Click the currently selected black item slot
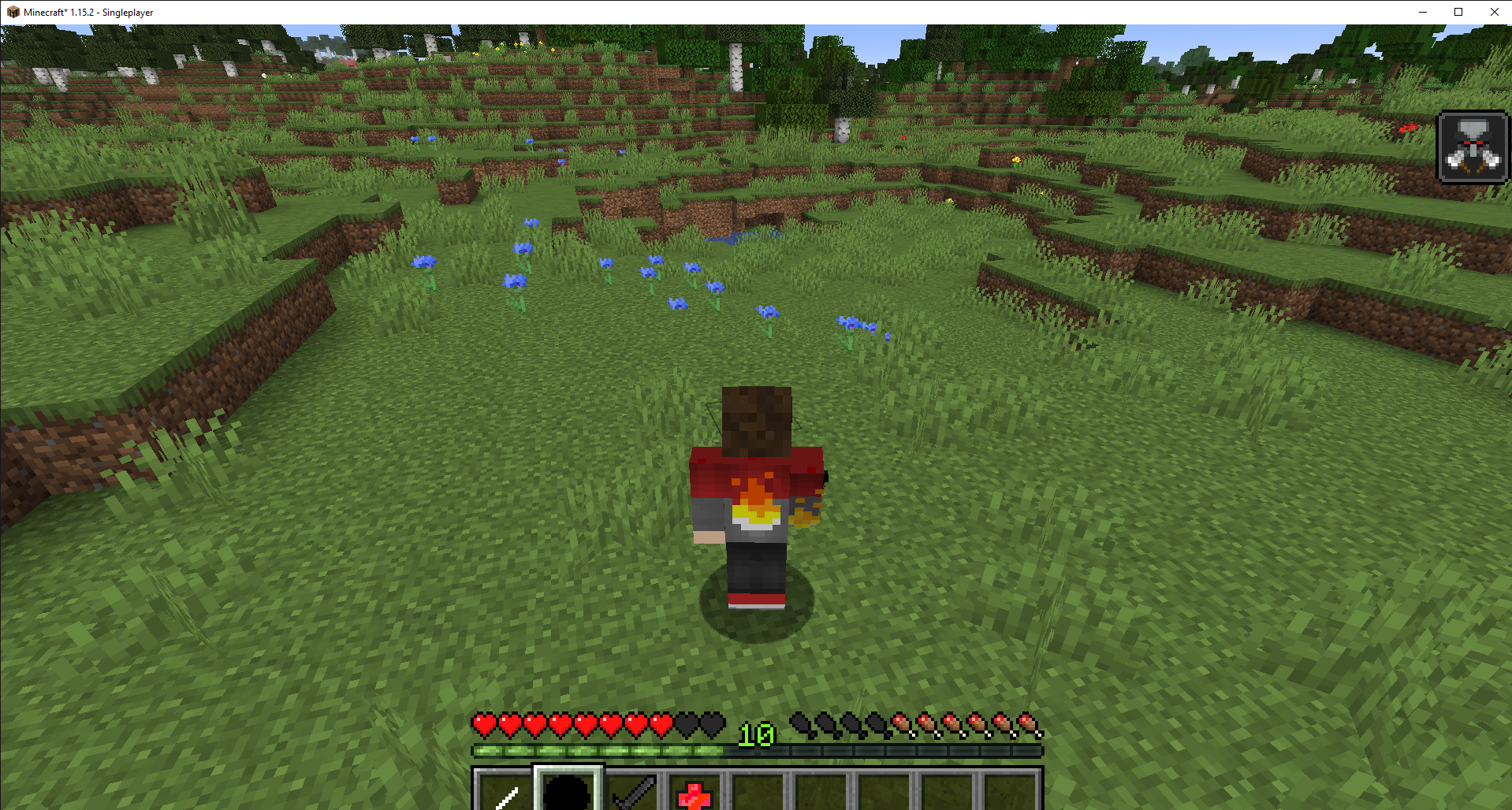The width and height of the screenshot is (1512, 810). point(568,792)
